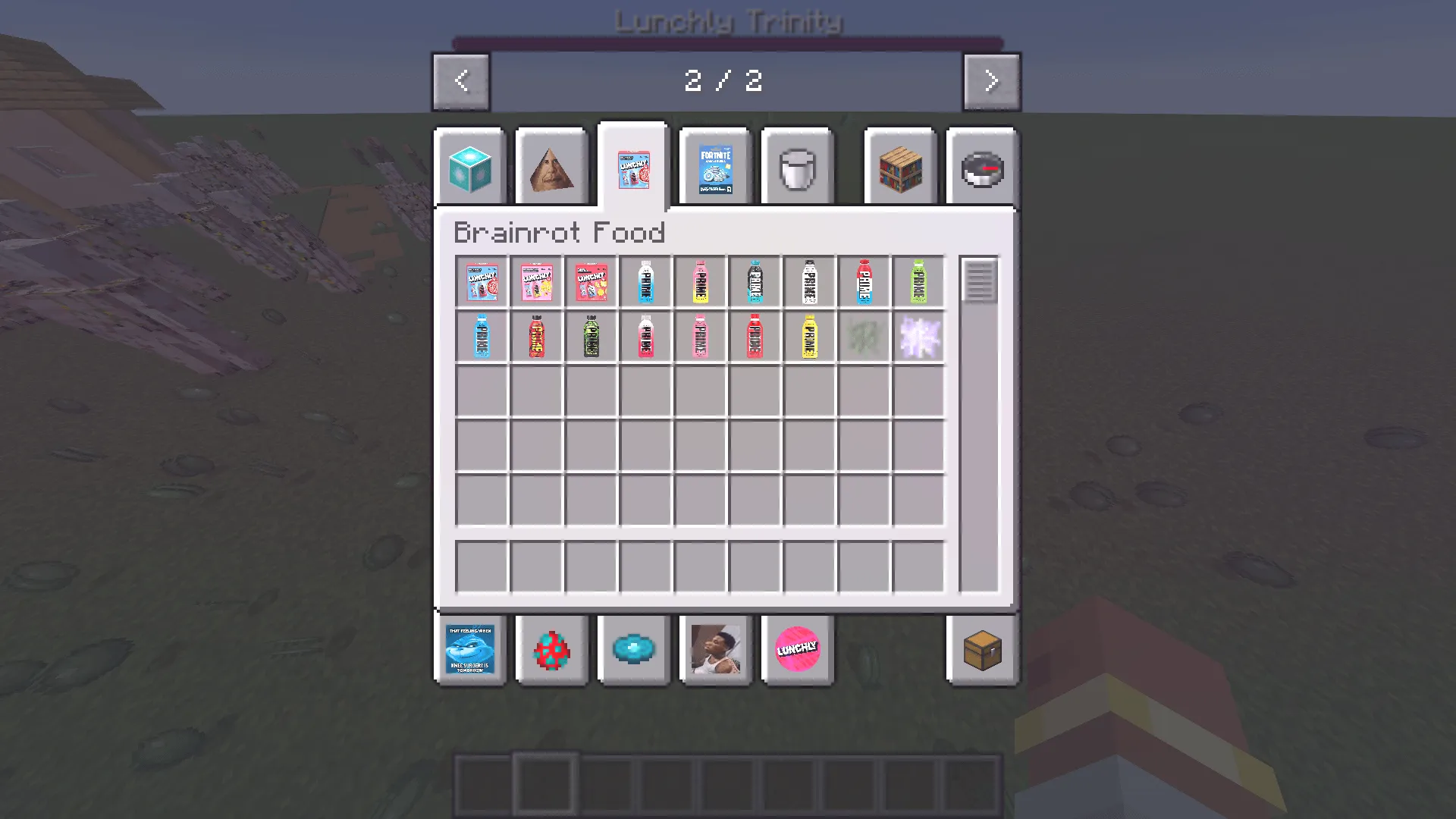
Task: Pick up the blue Prime bottle
Action: coord(483,336)
